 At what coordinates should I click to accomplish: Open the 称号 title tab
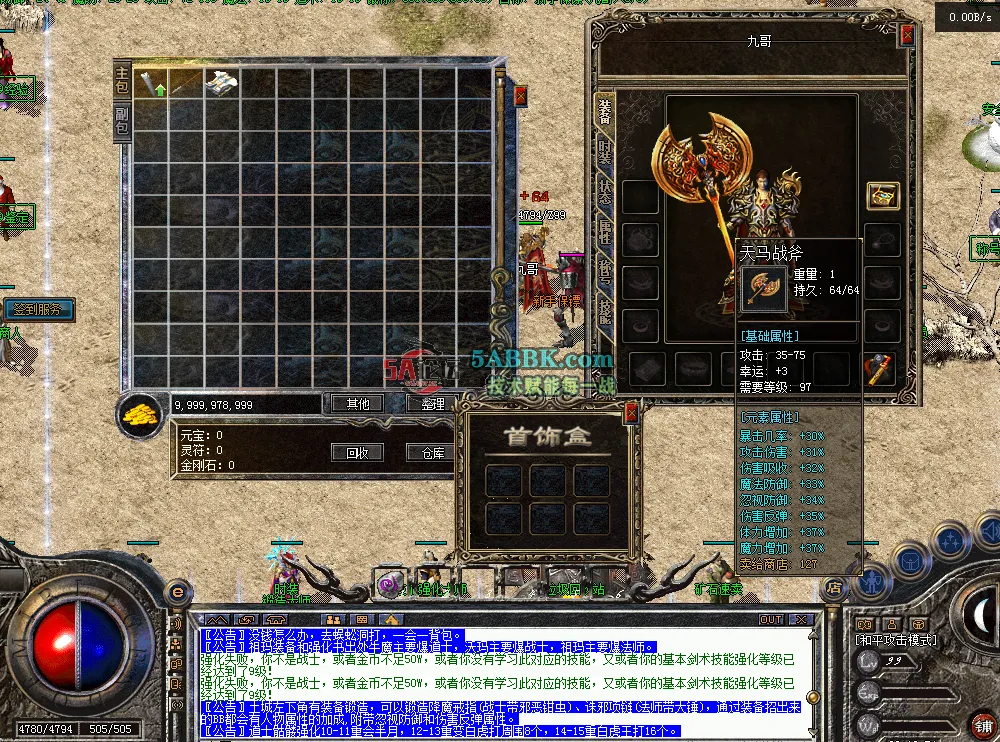coord(605,272)
